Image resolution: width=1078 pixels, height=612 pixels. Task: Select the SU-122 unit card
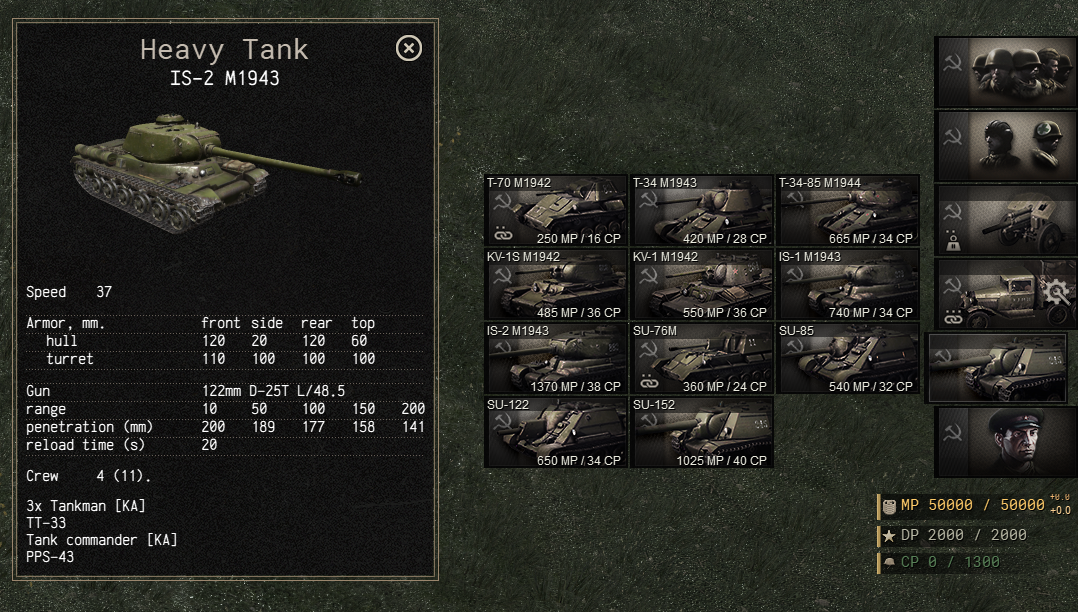tap(555, 433)
